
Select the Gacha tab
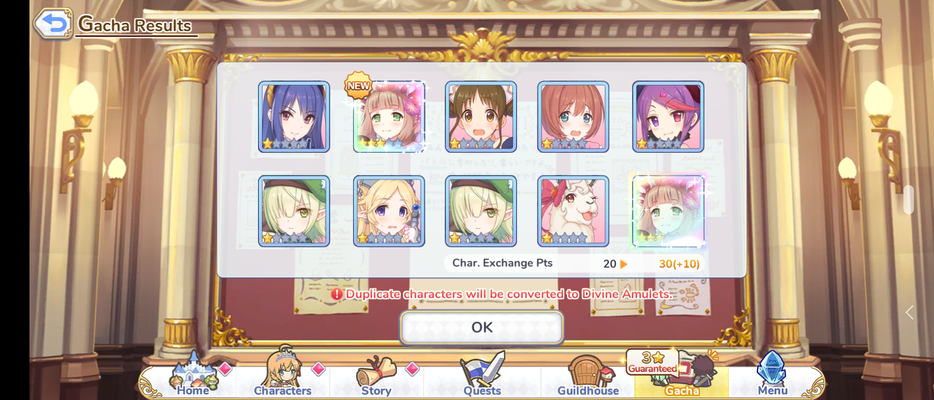click(x=682, y=376)
